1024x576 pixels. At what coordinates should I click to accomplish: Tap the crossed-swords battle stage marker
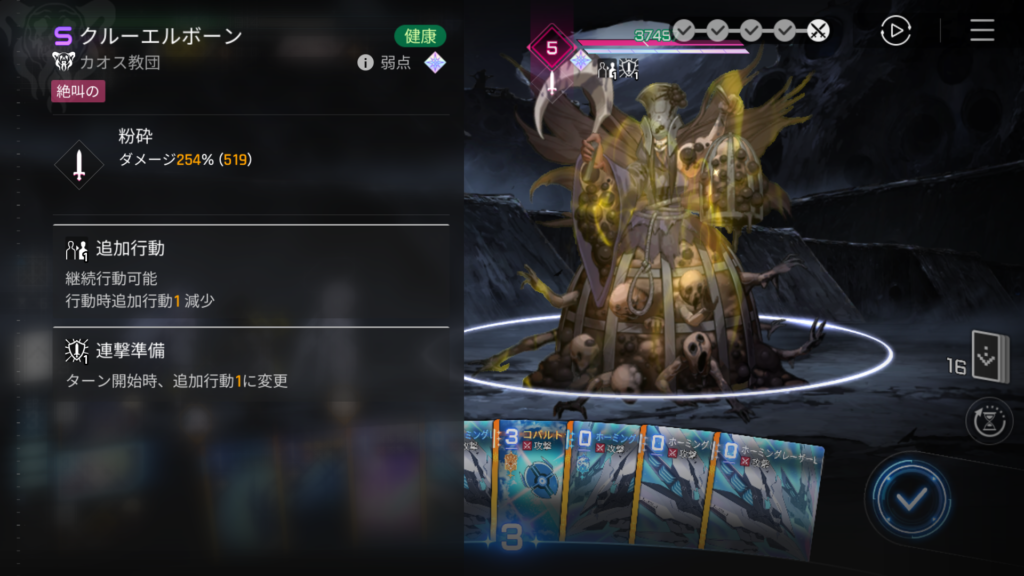818,31
